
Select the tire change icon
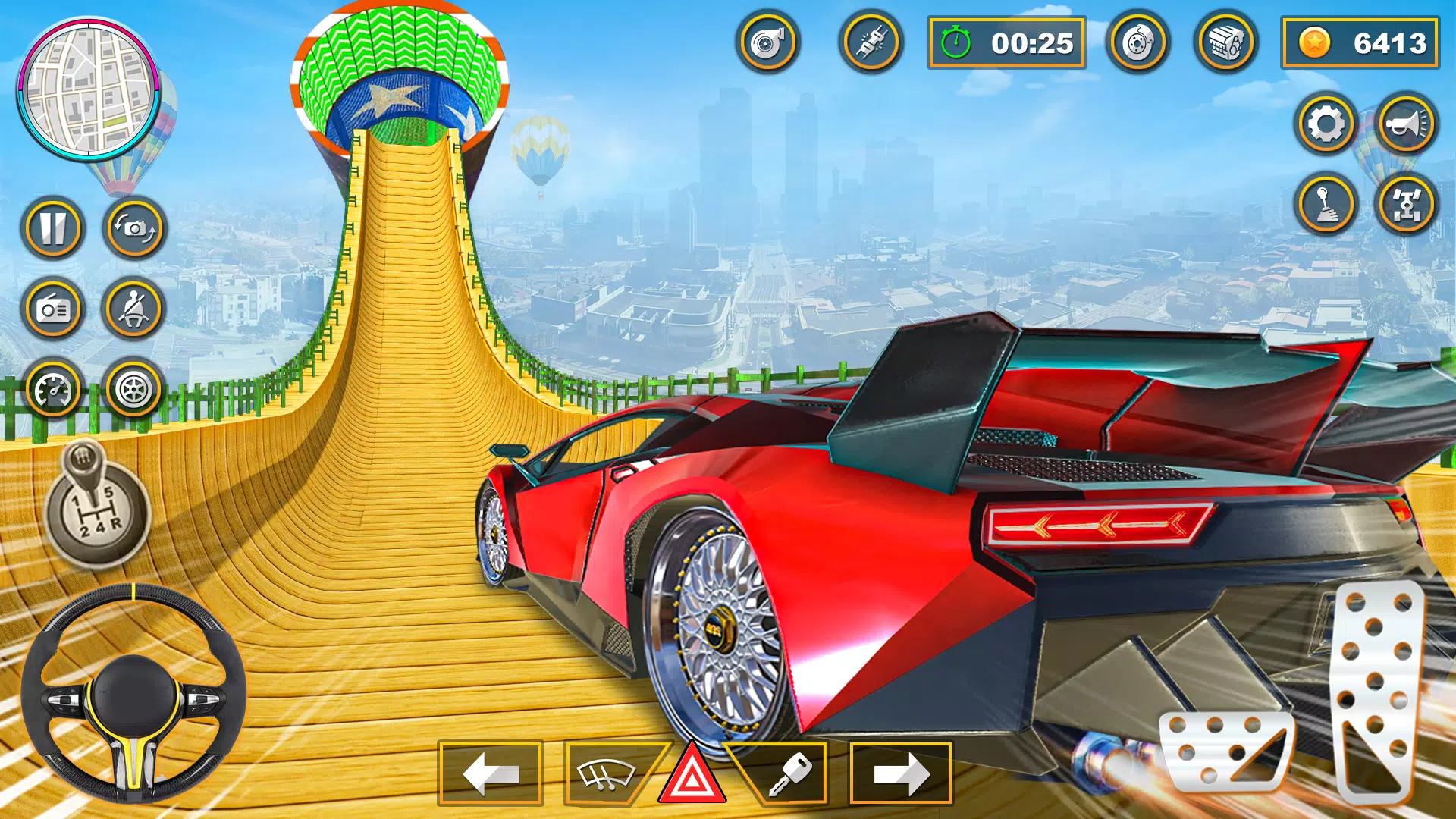coord(133,389)
